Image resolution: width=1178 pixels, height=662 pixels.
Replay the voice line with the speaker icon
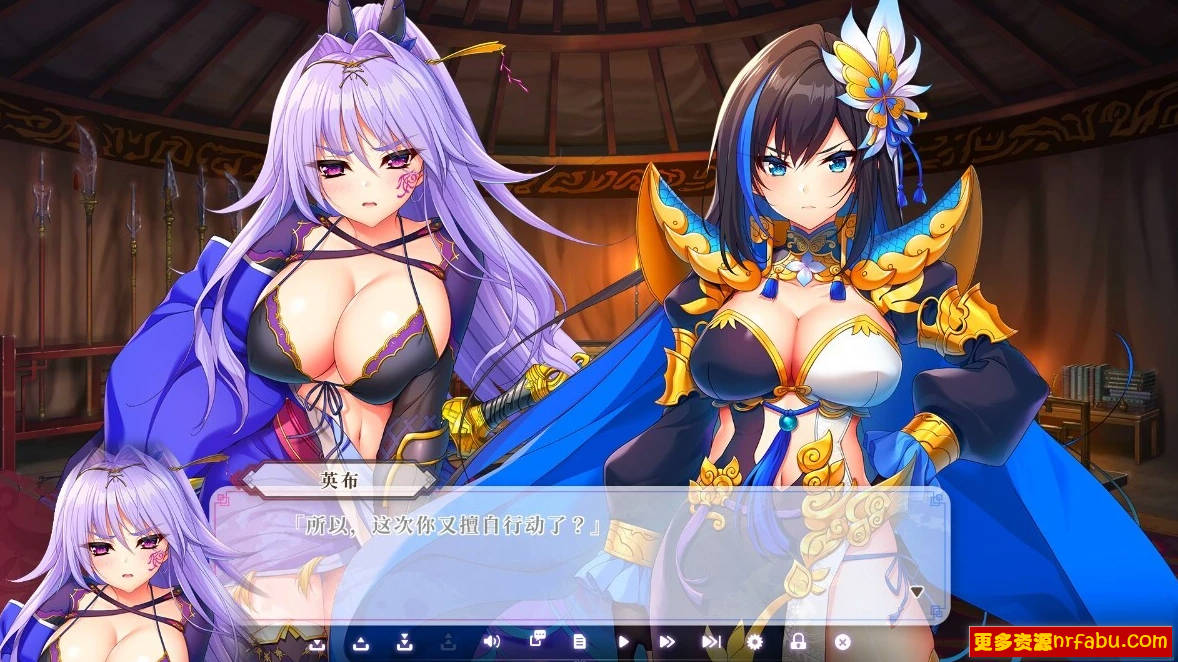click(x=491, y=642)
